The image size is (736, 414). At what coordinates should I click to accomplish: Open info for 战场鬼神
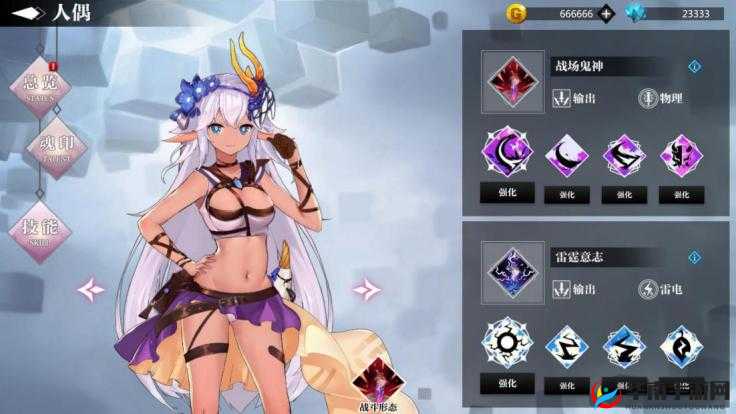694,66
